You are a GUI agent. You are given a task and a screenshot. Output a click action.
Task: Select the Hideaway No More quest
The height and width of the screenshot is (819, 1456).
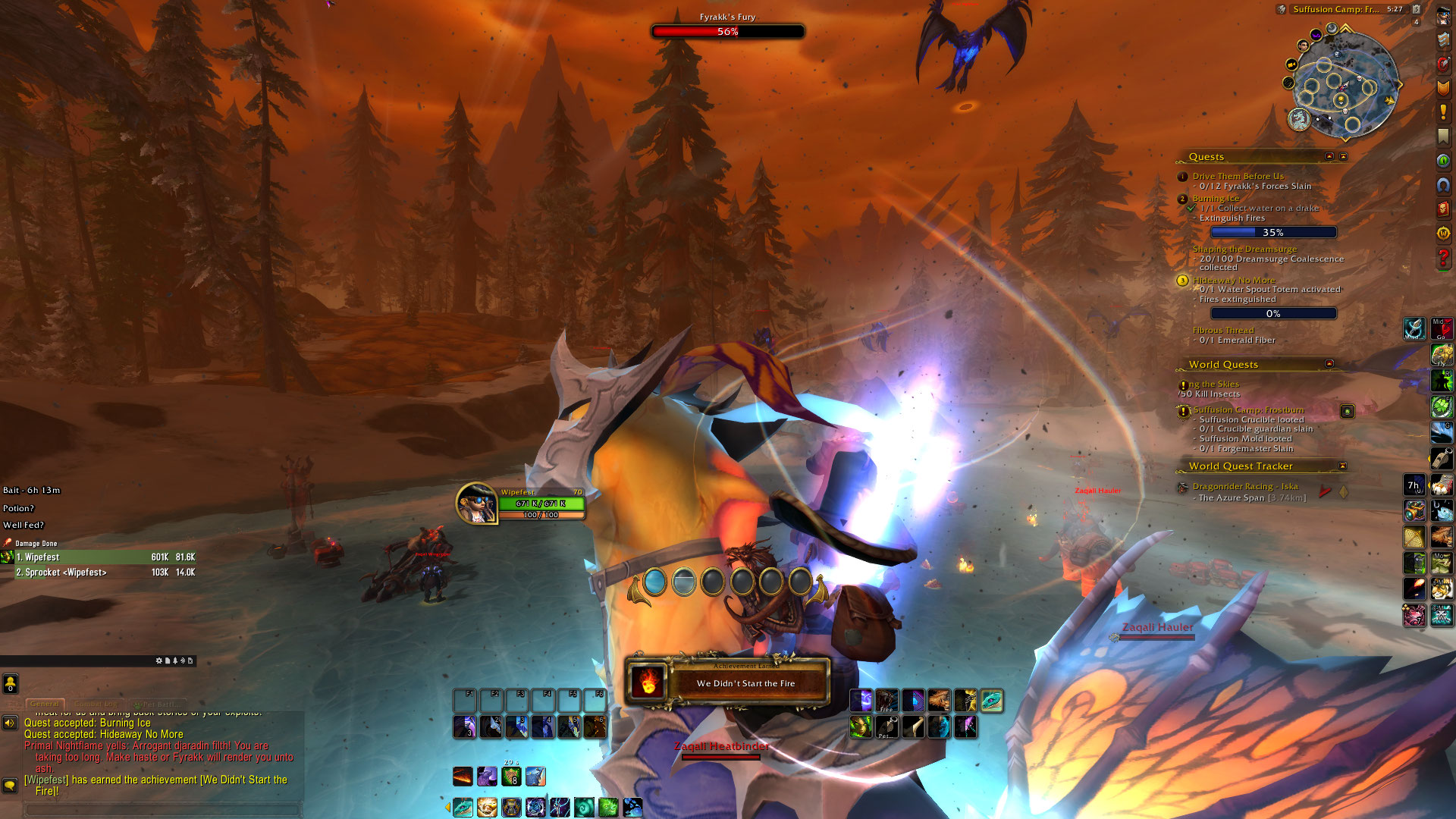click(1234, 280)
